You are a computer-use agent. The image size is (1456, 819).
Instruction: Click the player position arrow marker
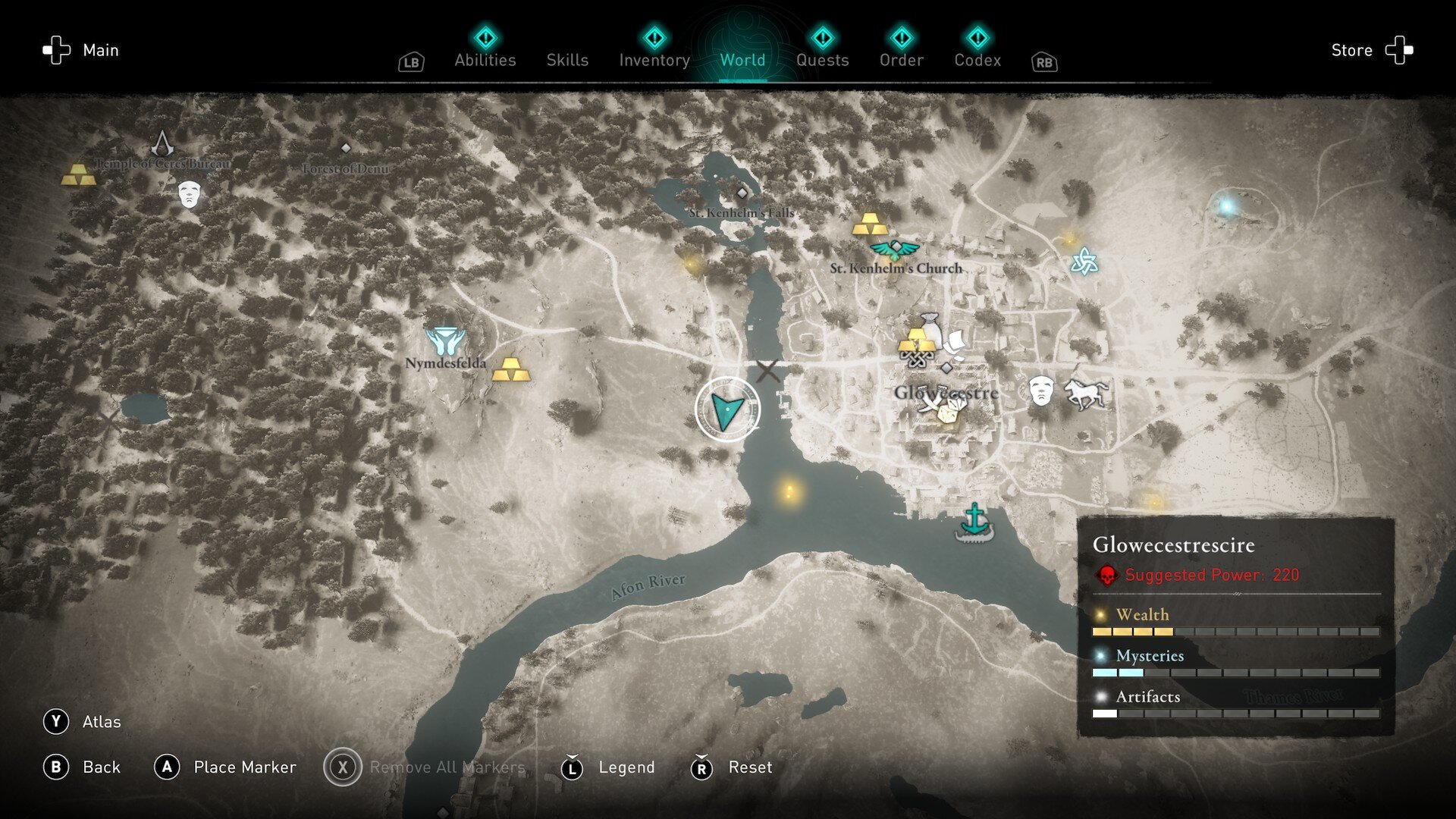click(727, 409)
